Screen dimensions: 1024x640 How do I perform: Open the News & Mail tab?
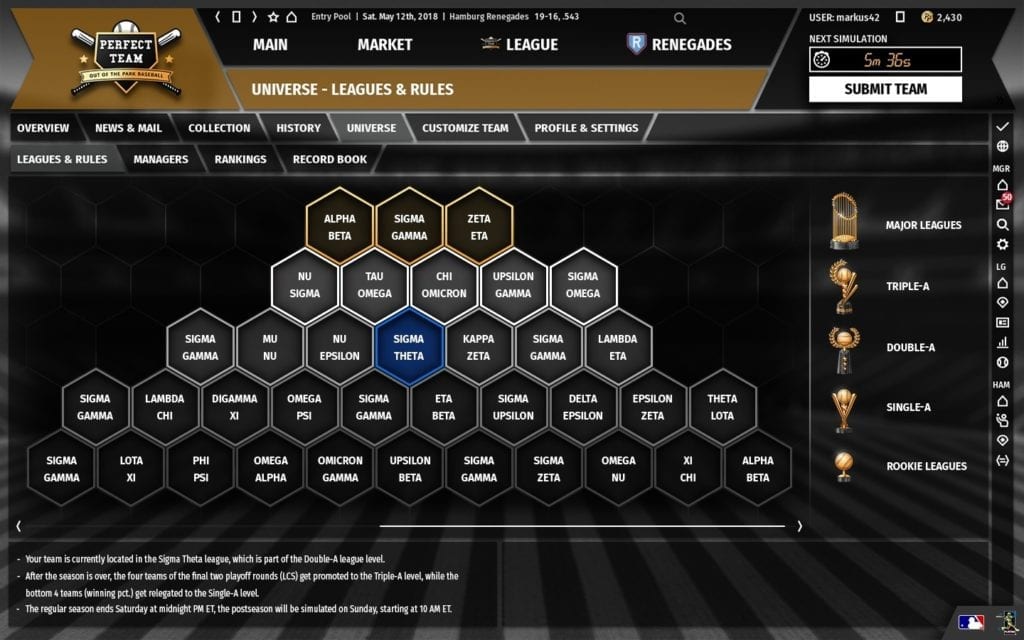[128, 128]
